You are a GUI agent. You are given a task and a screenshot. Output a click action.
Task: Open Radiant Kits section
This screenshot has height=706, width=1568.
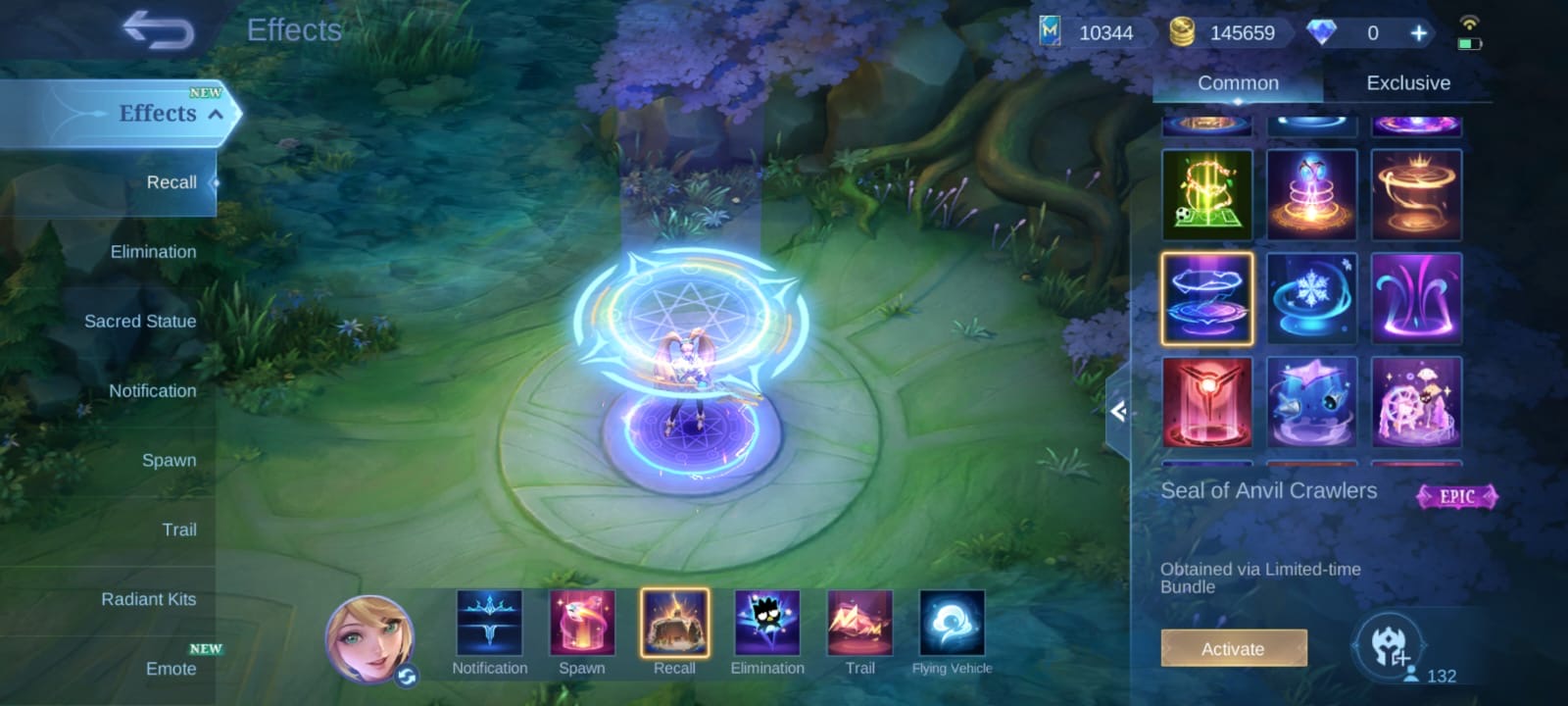click(x=149, y=600)
